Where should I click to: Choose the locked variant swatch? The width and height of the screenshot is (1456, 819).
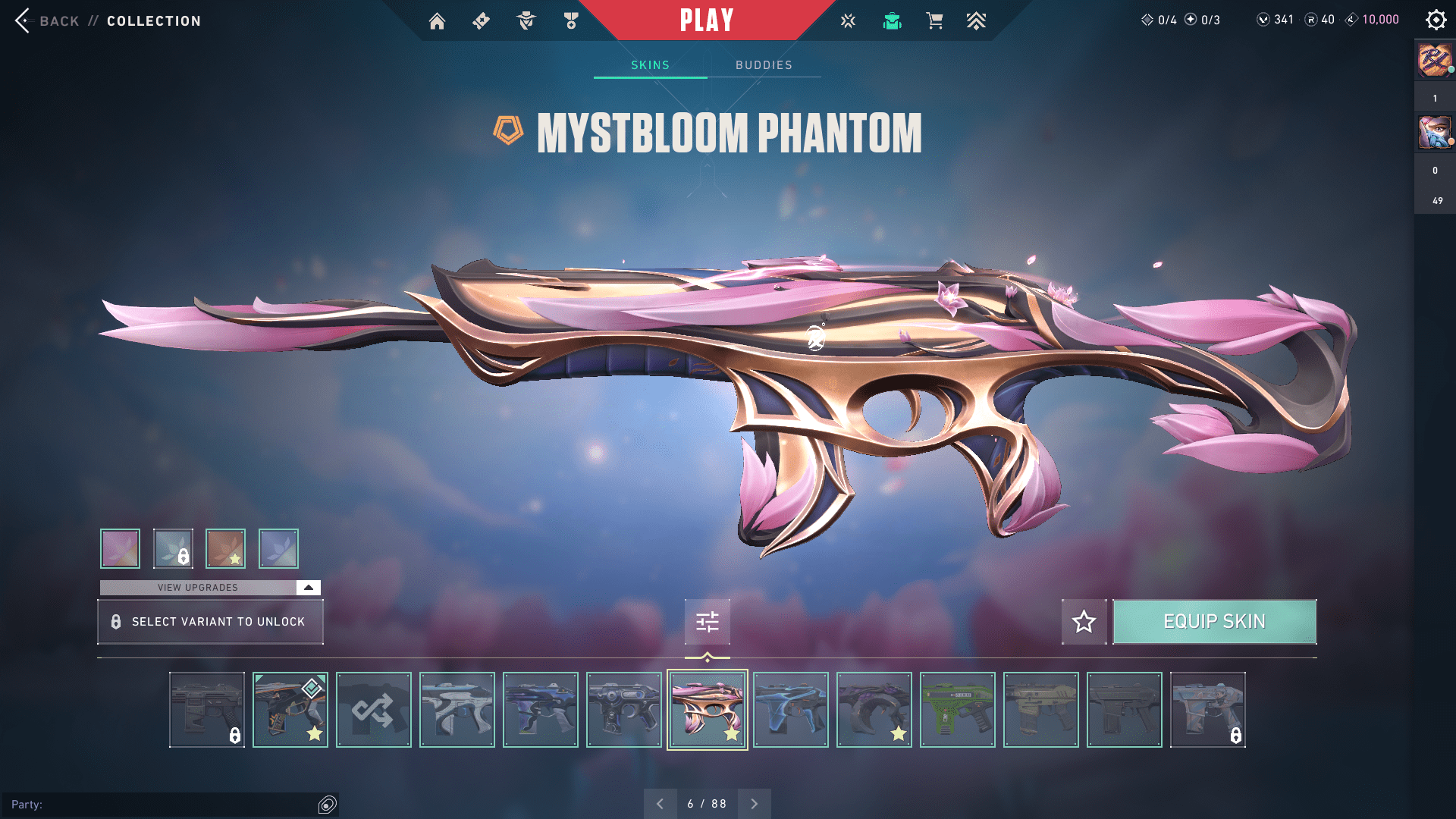pyautogui.click(x=173, y=548)
